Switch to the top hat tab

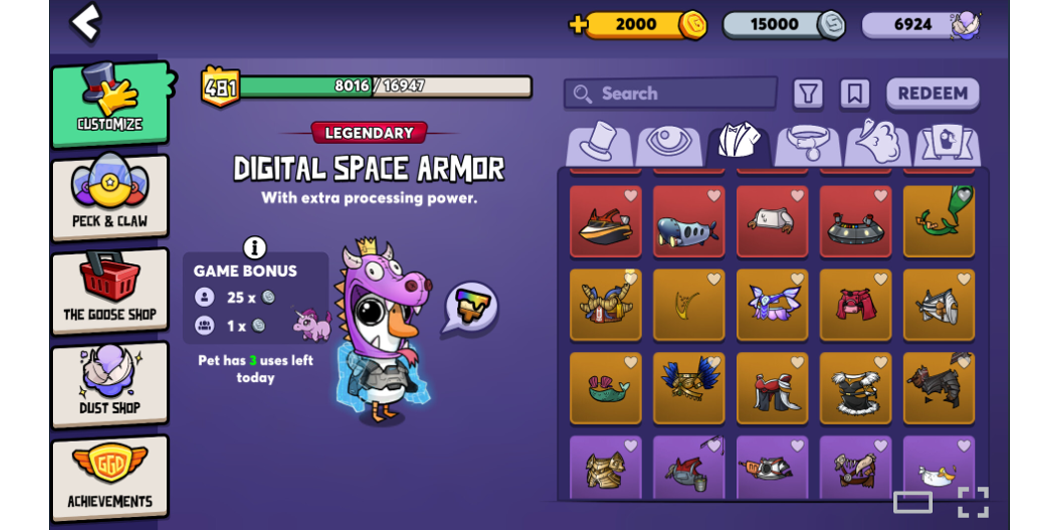point(600,144)
